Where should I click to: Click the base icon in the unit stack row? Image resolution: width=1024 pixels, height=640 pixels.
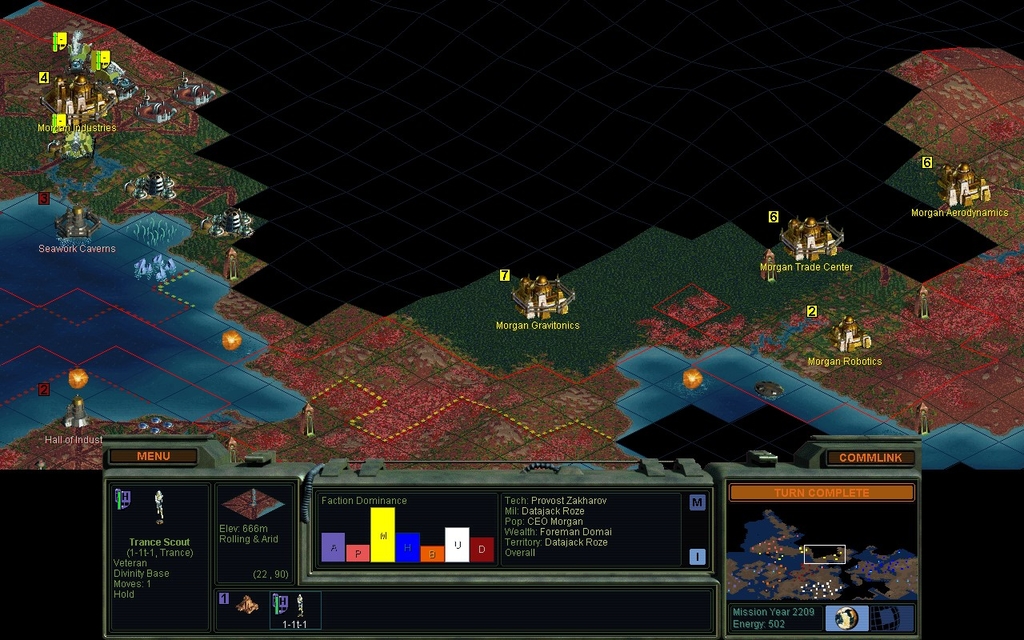pyautogui.click(x=246, y=606)
